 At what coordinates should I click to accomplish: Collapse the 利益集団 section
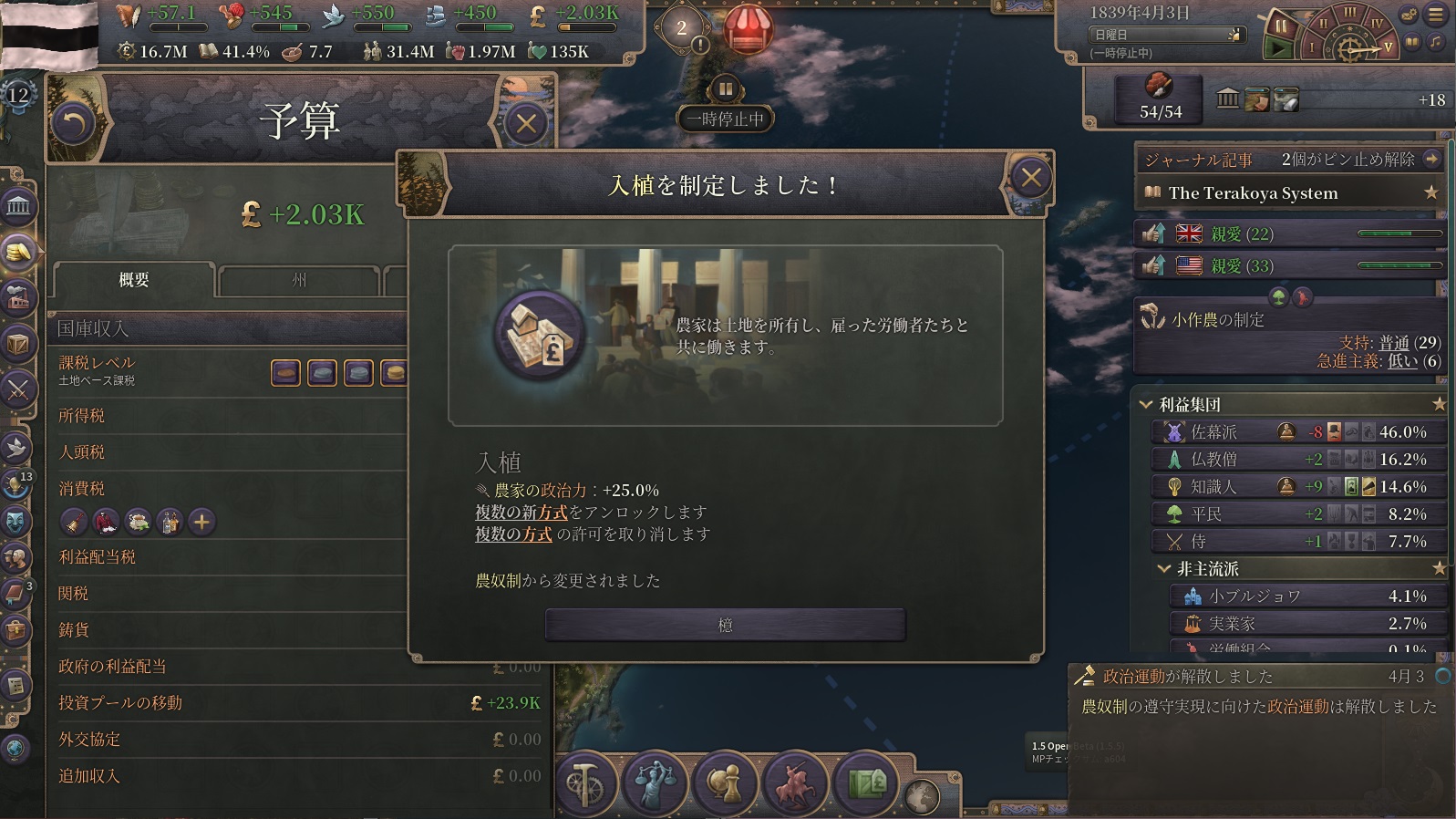click(1146, 404)
